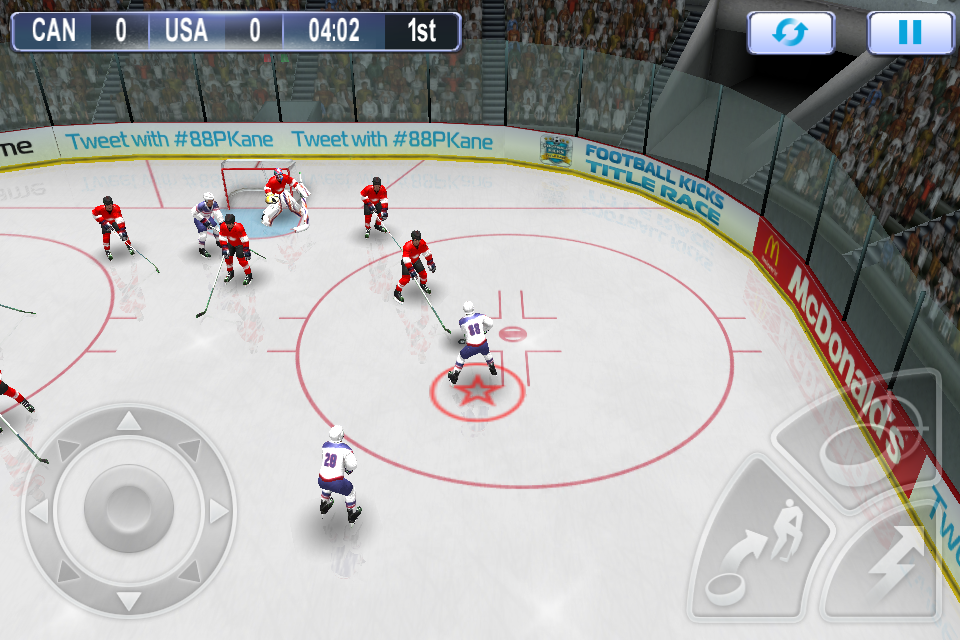Click the joystick's up arrow
Screen dimensions: 960x640
[129, 421]
